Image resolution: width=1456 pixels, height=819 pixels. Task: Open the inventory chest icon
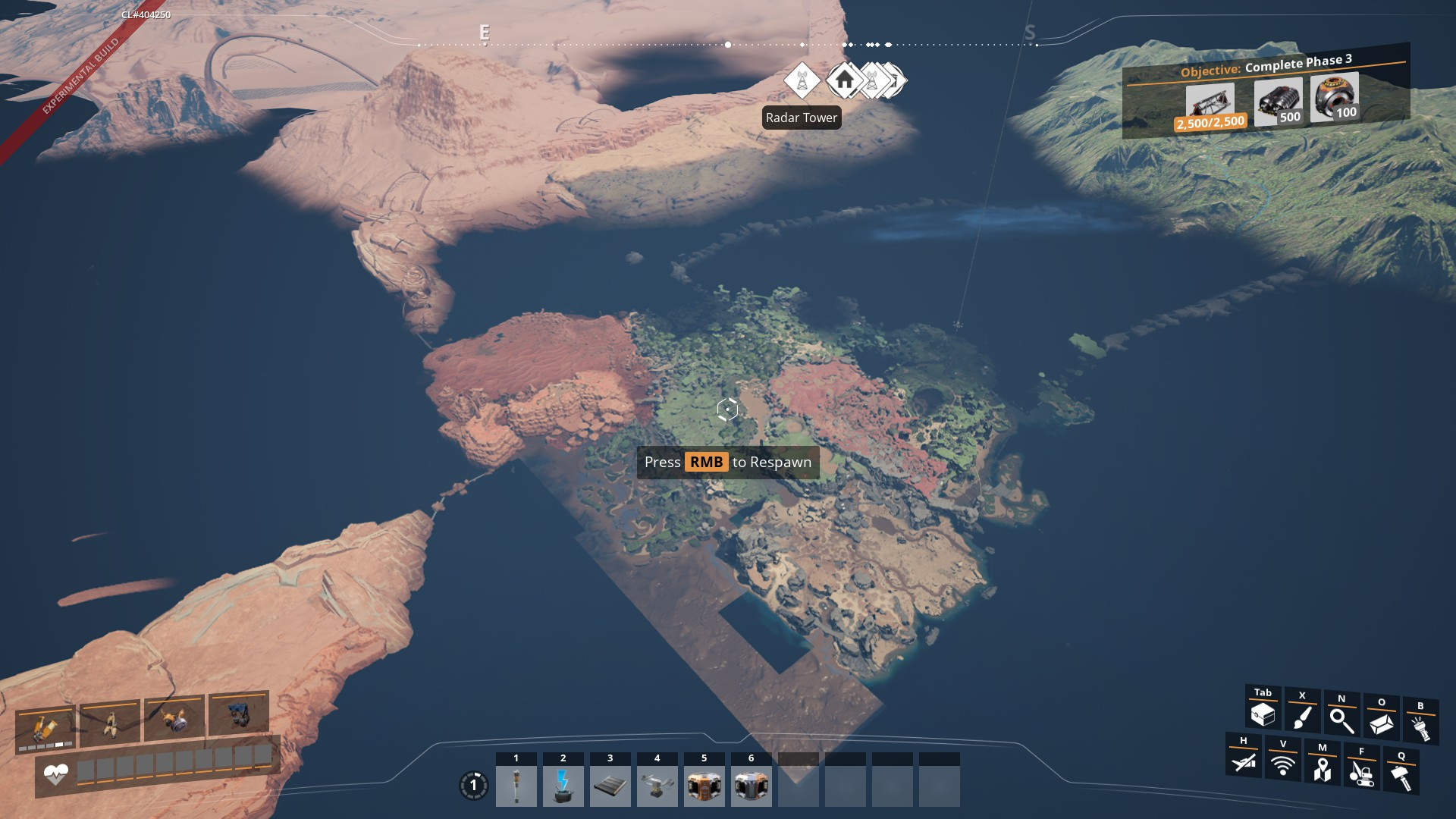1263,714
